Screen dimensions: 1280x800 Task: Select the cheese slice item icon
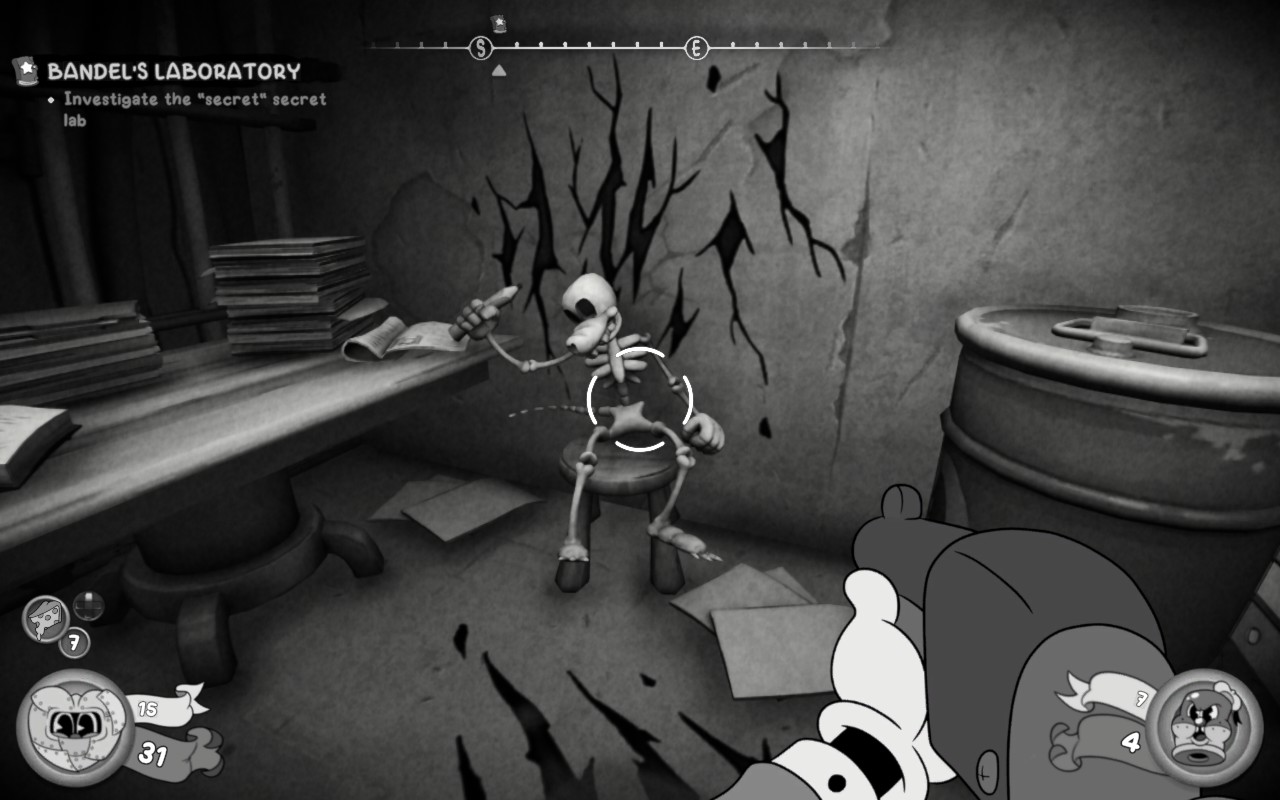click(x=46, y=619)
